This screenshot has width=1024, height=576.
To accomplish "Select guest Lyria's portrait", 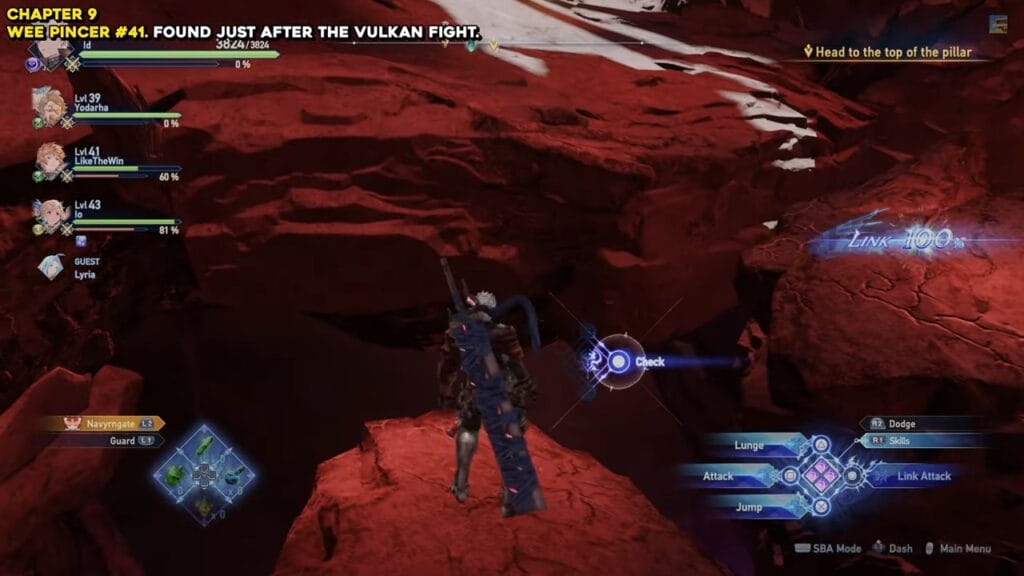I will [x=51, y=267].
